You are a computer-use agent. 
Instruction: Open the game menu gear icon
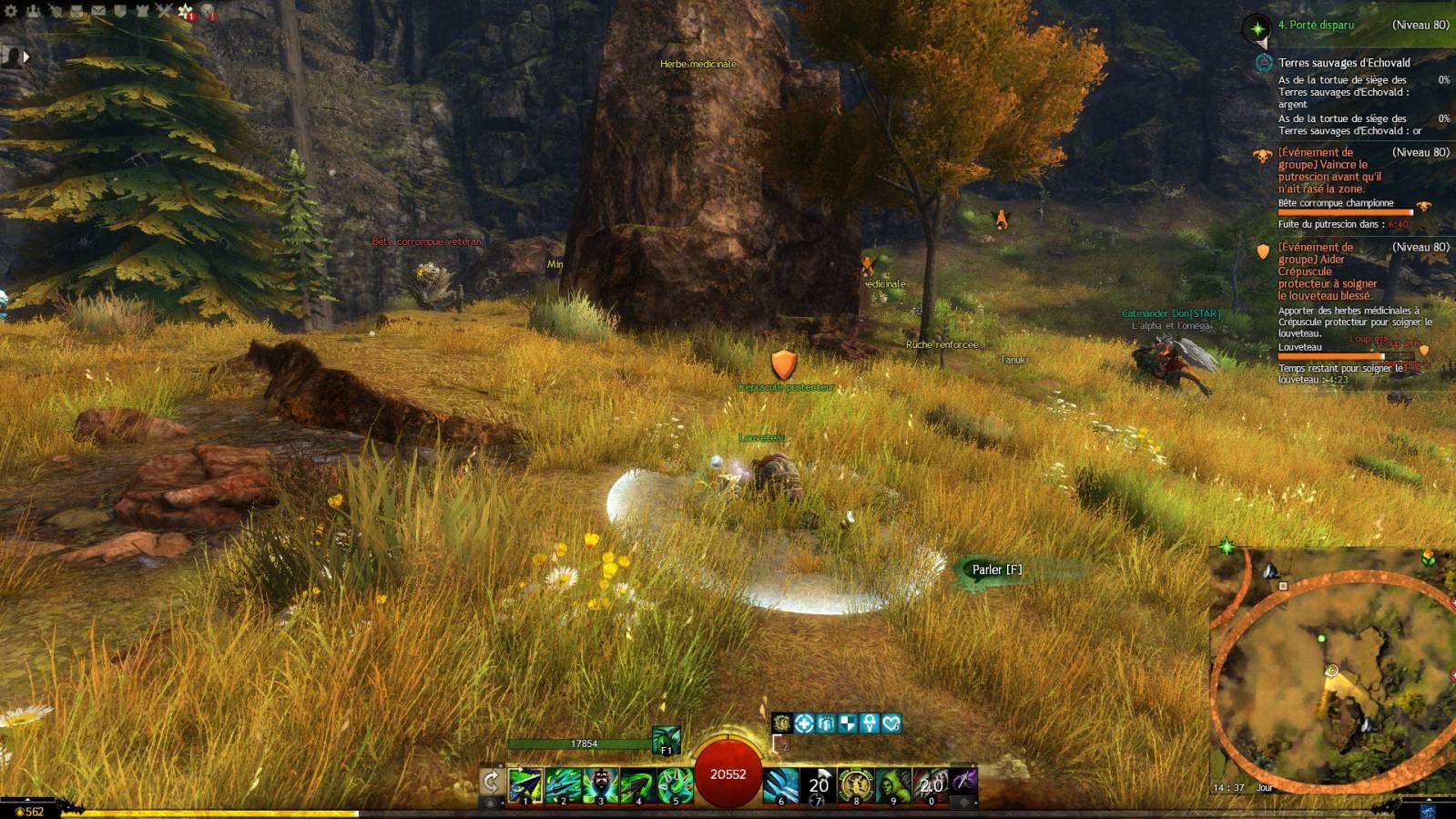[x=11, y=11]
